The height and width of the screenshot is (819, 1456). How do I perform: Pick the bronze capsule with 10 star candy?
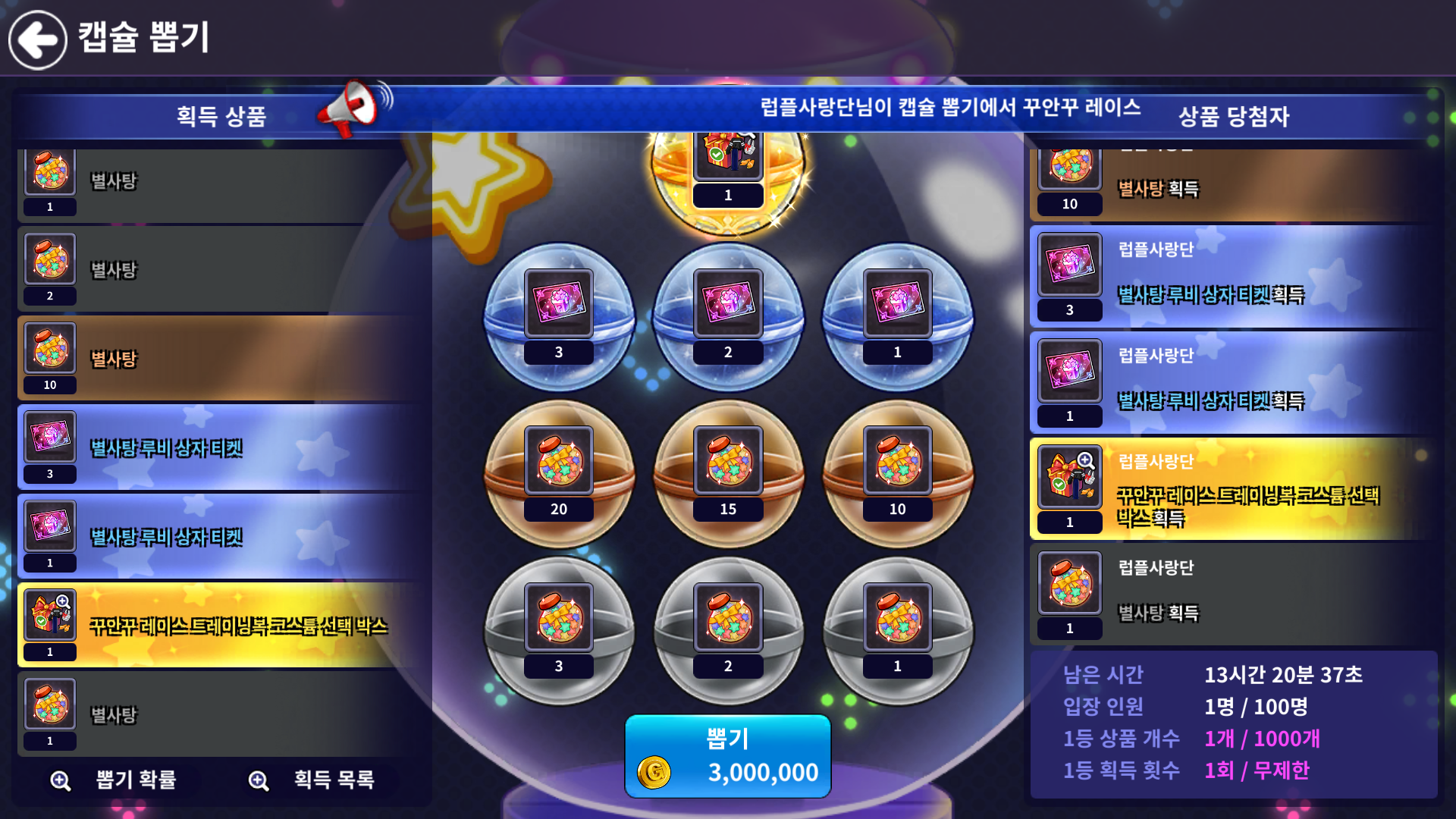click(x=897, y=473)
